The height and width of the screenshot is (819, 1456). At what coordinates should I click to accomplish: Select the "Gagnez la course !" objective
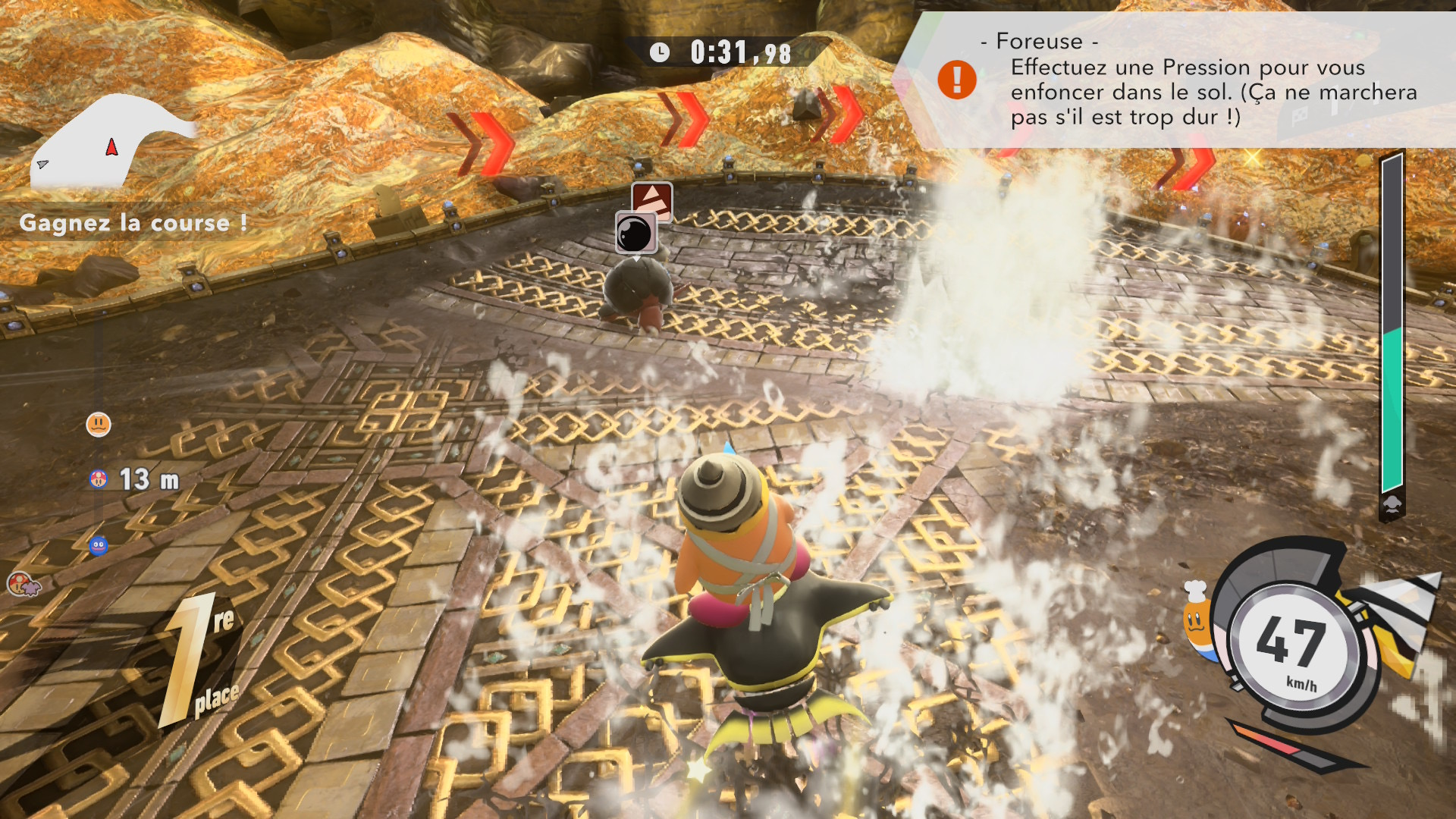click(133, 223)
